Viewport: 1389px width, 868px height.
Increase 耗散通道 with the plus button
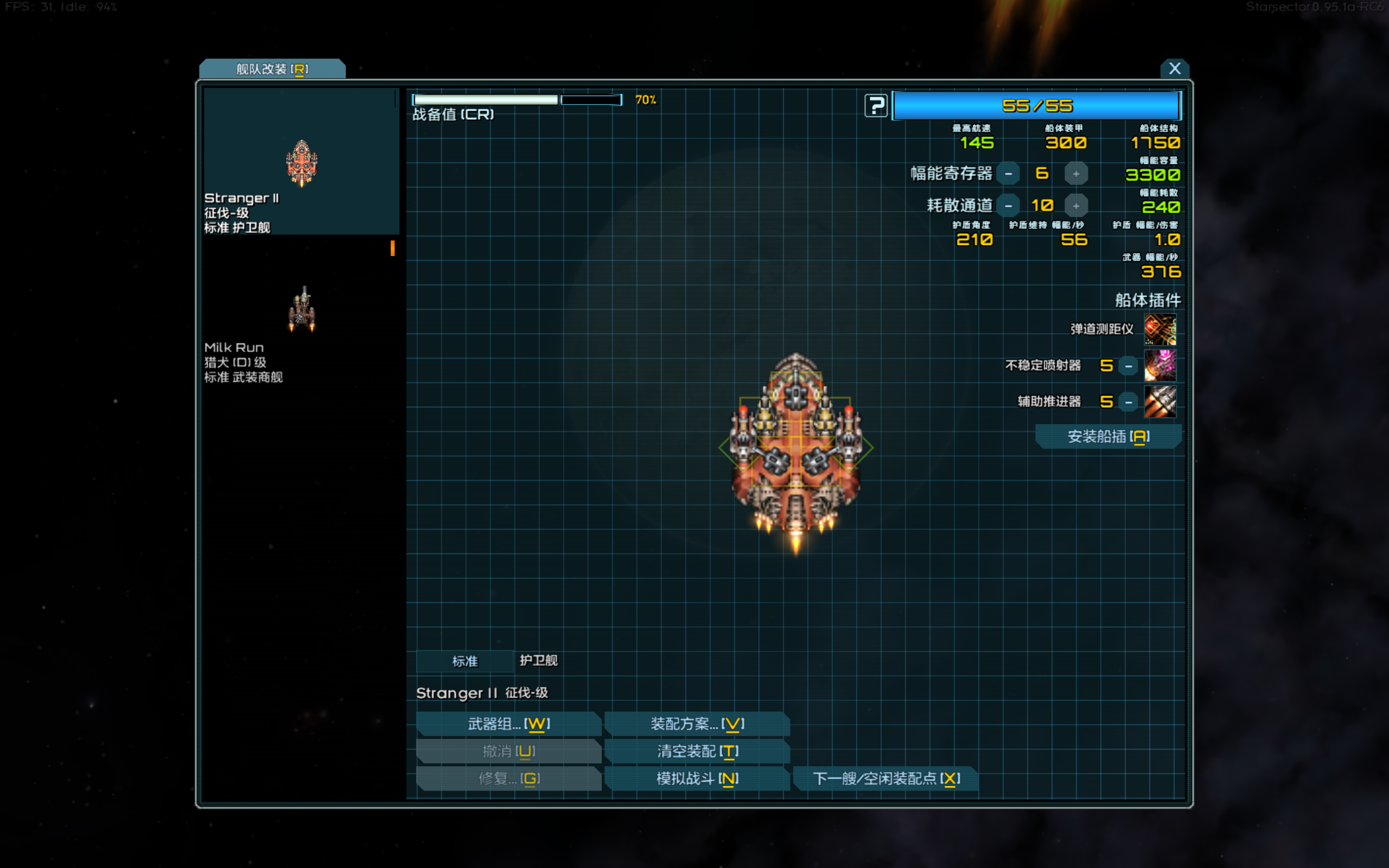1076,205
